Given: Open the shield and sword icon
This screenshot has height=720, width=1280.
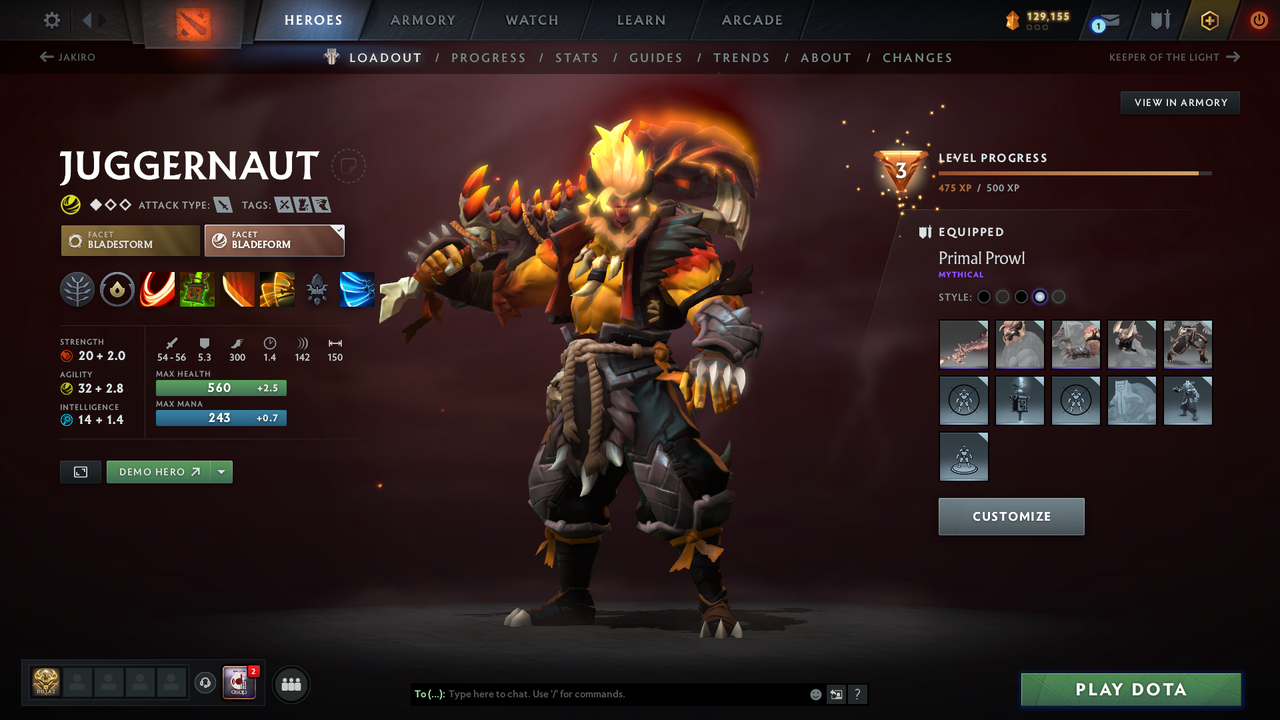Looking at the screenshot, I should pyautogui.click(x=1160, y=20).
